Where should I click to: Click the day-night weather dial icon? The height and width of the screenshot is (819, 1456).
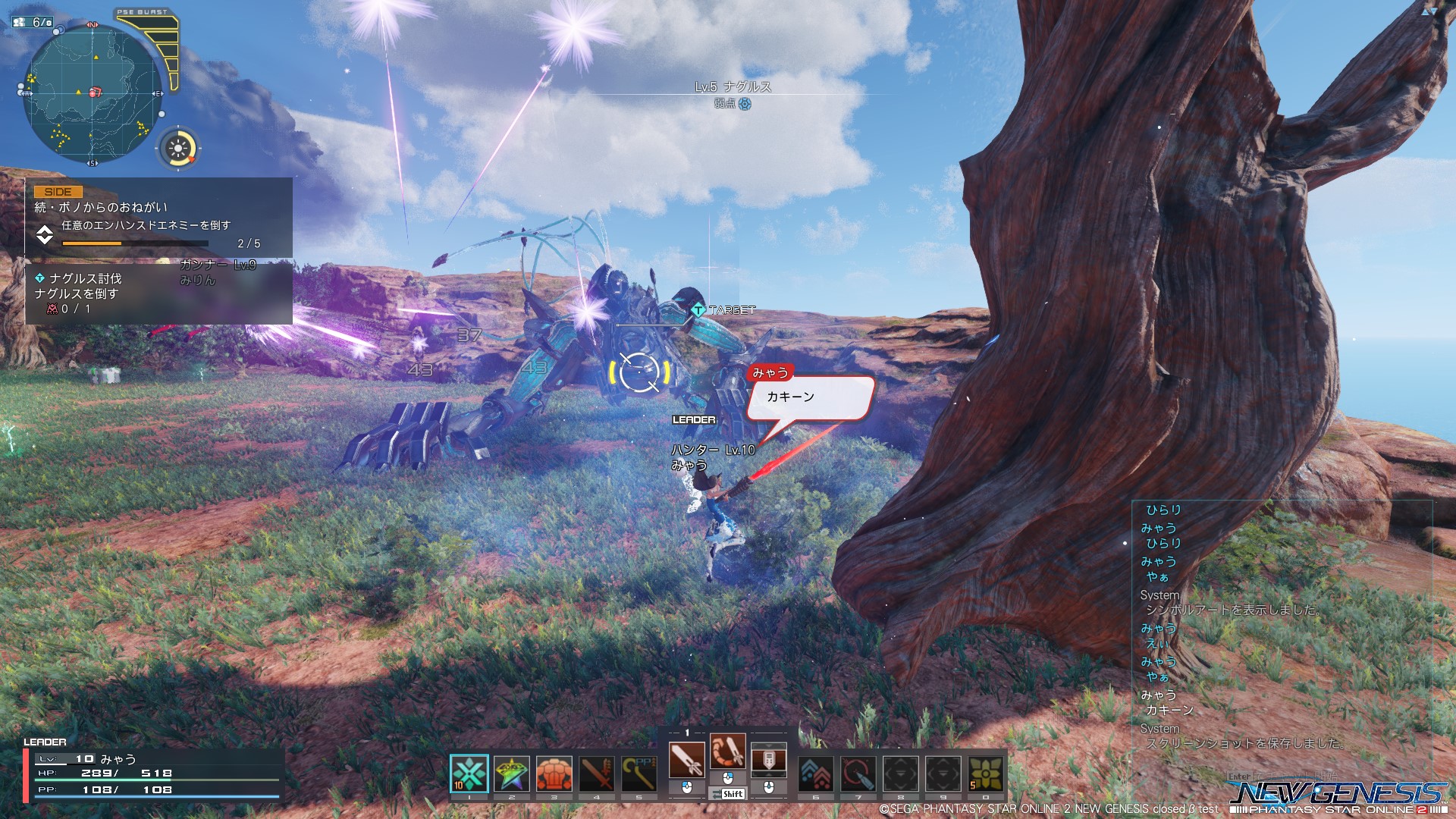point(179,147)
